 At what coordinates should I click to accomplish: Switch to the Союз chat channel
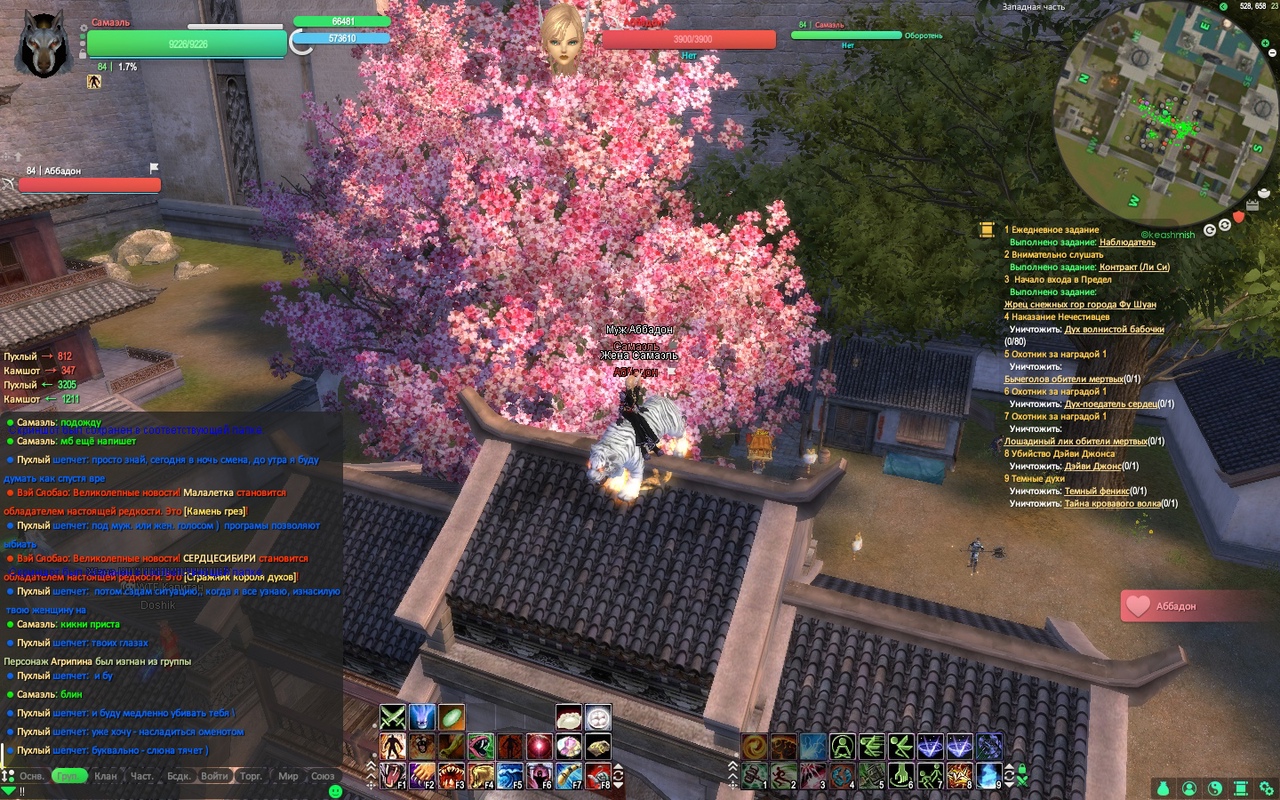click(323, 776)
